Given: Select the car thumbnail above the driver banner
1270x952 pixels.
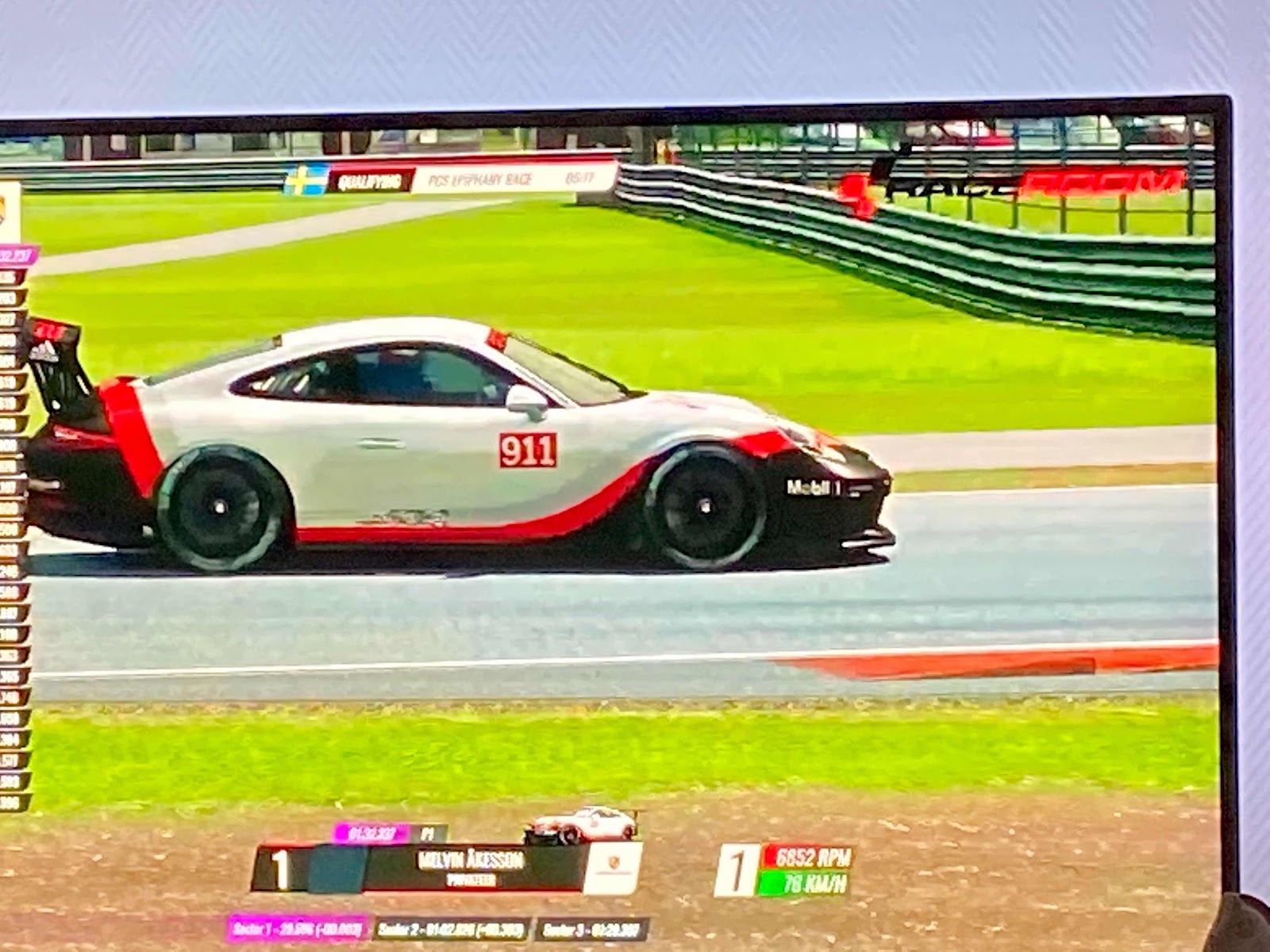Looking at the screenshot, I should pyautogui.click(x=580, y=825).
